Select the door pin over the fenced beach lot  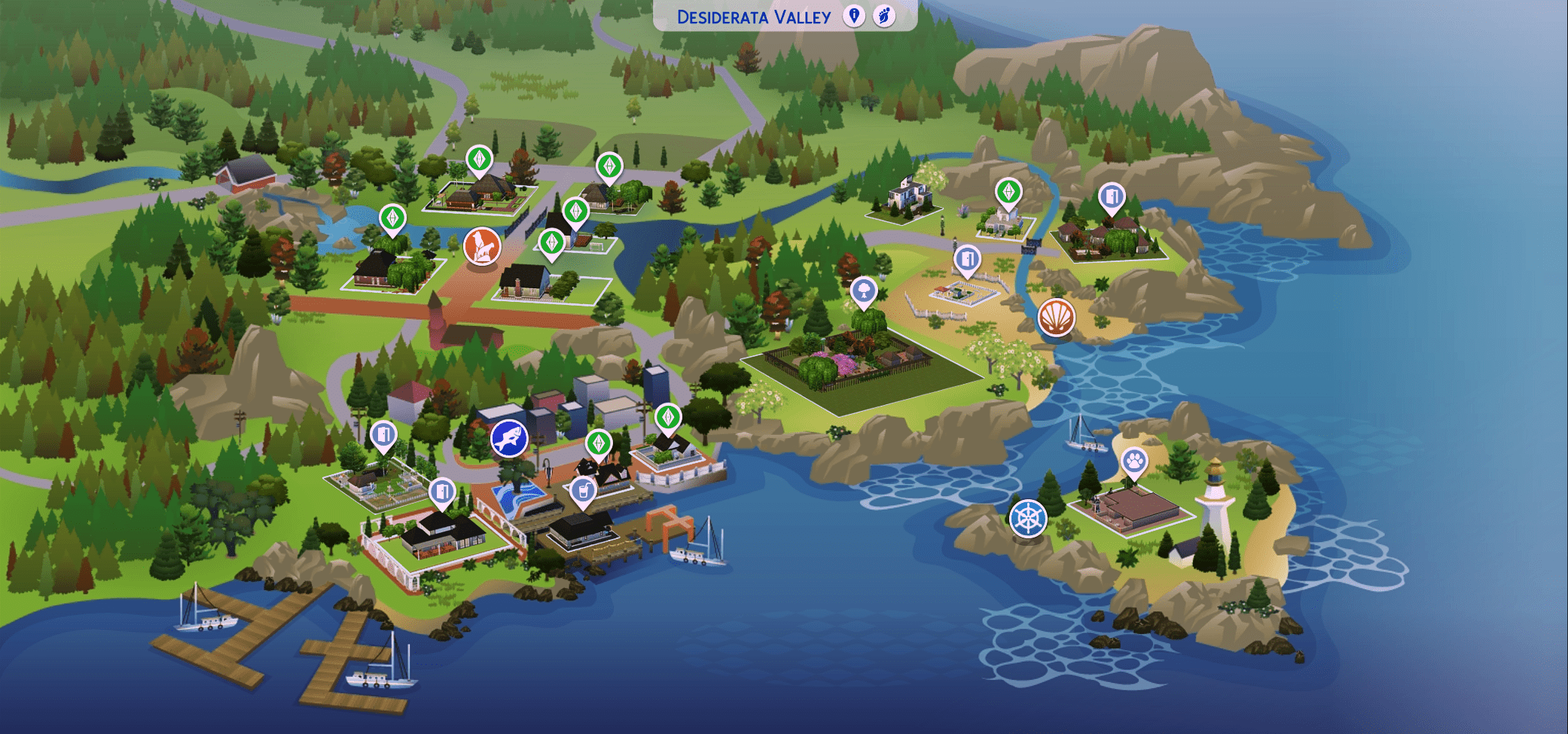click(x=967, y=259)
